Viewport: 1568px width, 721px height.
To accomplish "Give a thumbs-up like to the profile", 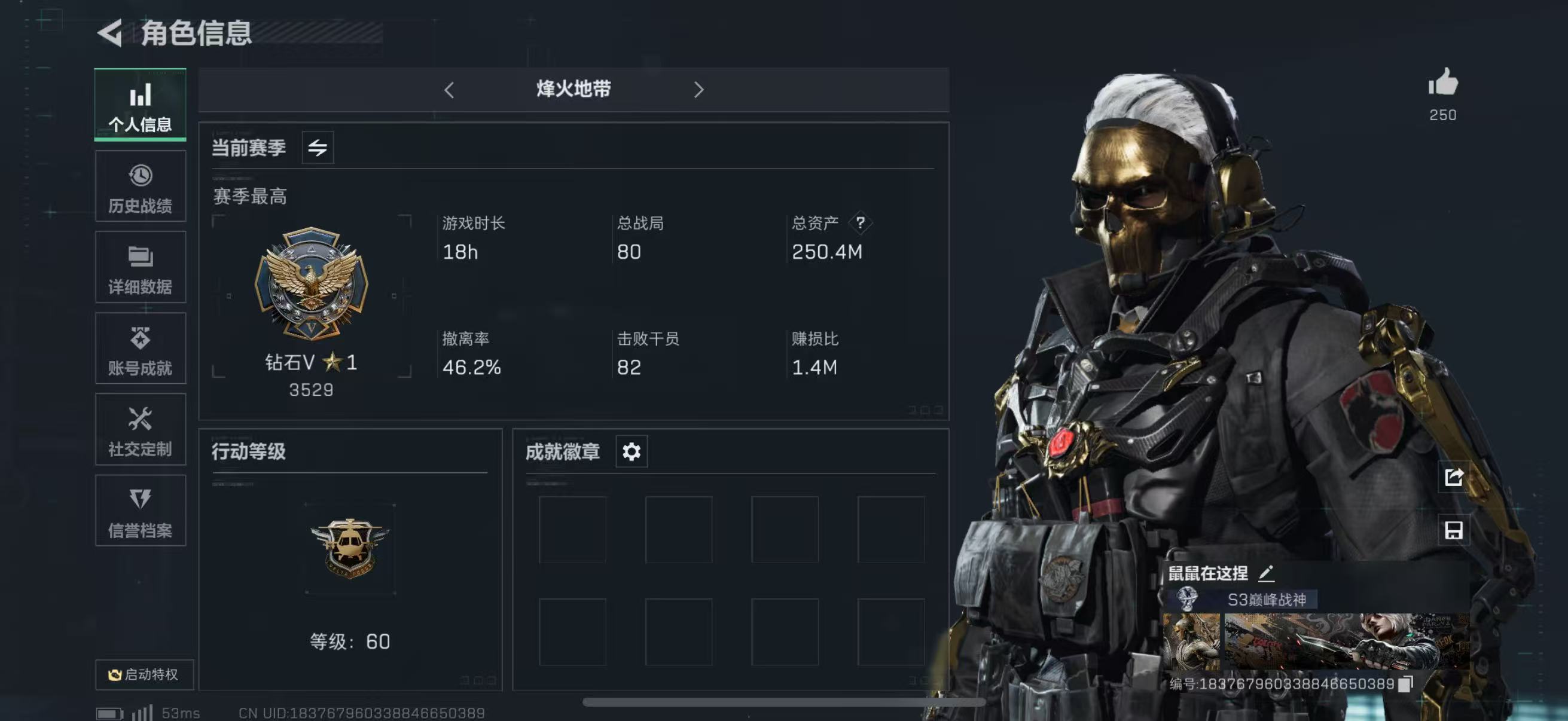I will (x=1442, y=84).
